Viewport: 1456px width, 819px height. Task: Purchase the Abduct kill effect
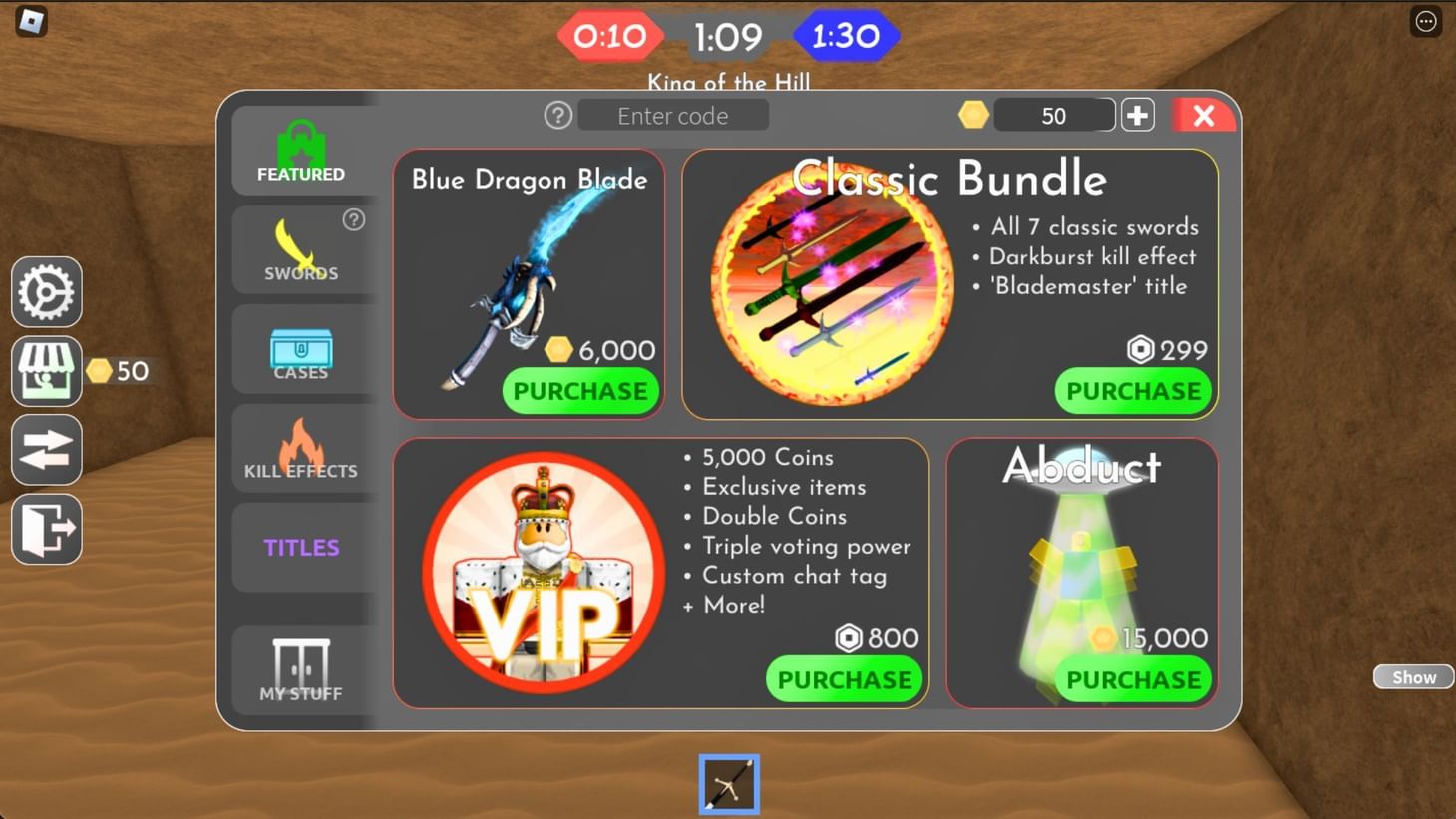[x=1133, y=679]
